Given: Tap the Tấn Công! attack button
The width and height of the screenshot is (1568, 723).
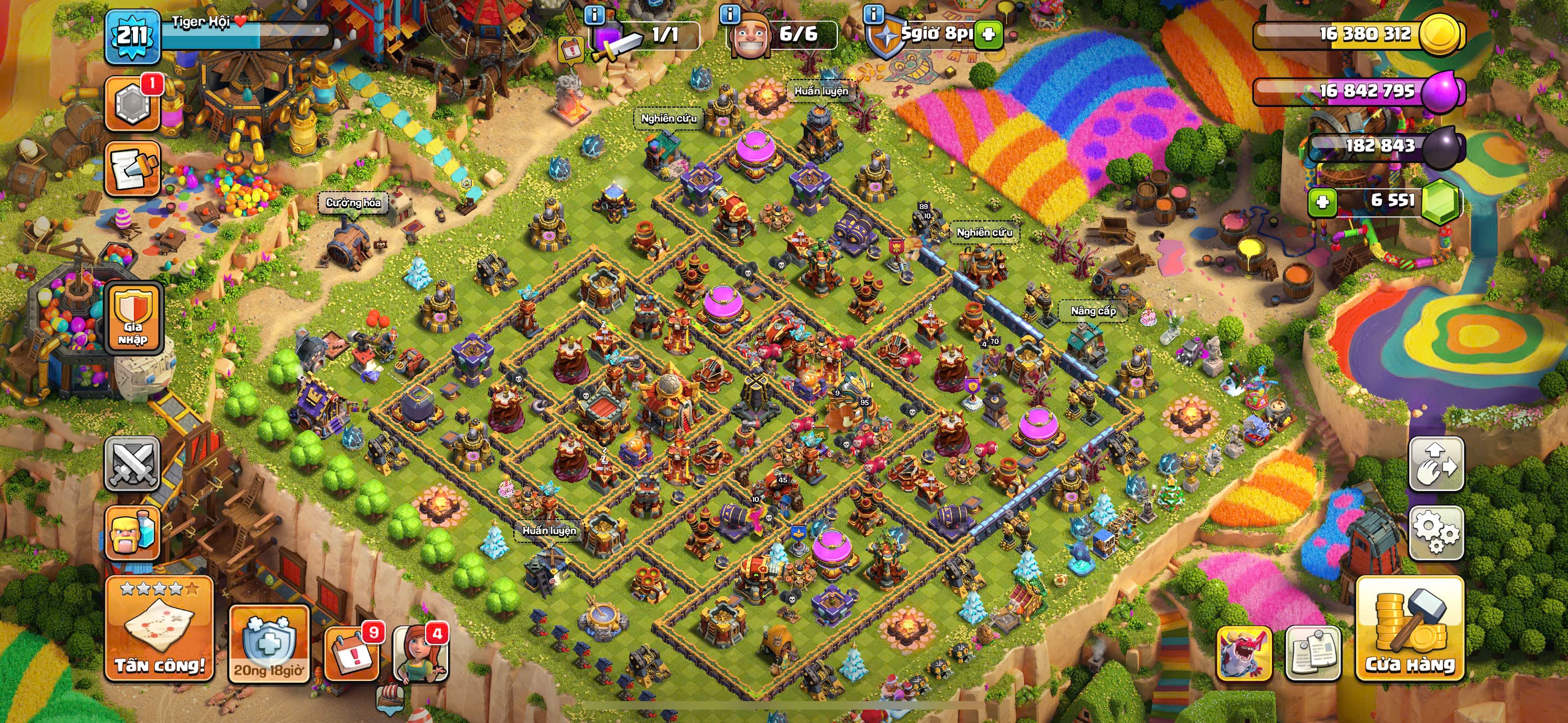Looking at the screenshot, I should tap(159, 629).
